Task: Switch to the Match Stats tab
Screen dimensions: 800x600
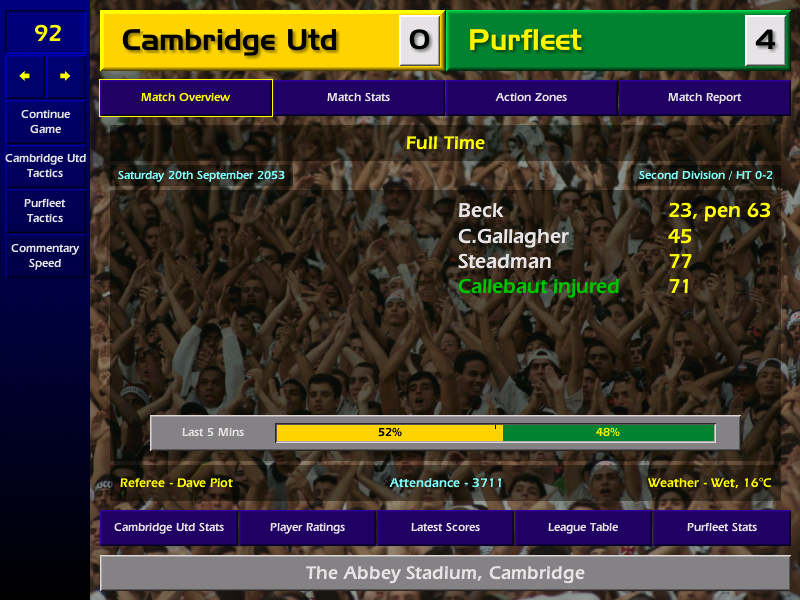Action: (358, 98)
